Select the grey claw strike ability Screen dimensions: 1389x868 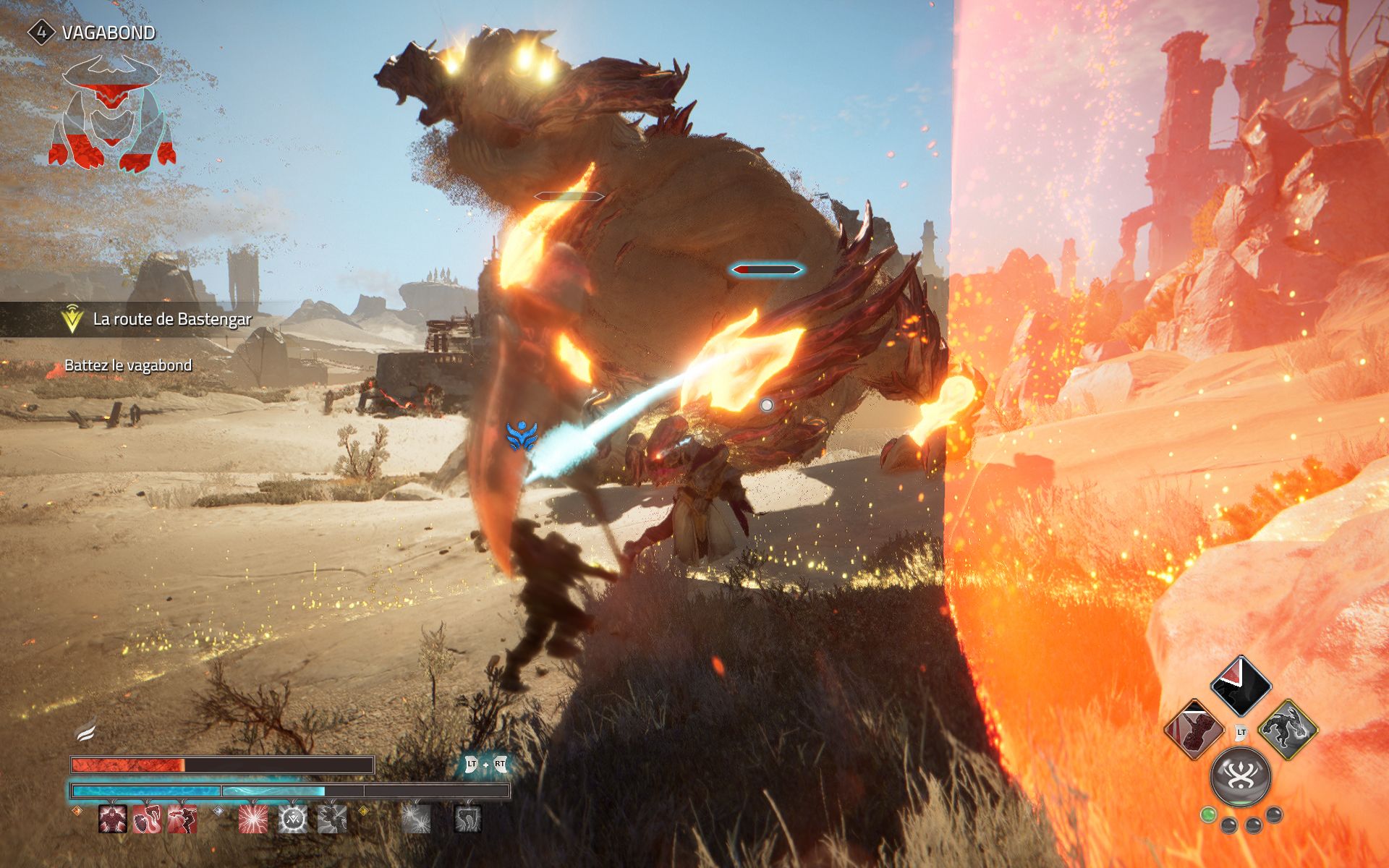(x=332, y=819)
